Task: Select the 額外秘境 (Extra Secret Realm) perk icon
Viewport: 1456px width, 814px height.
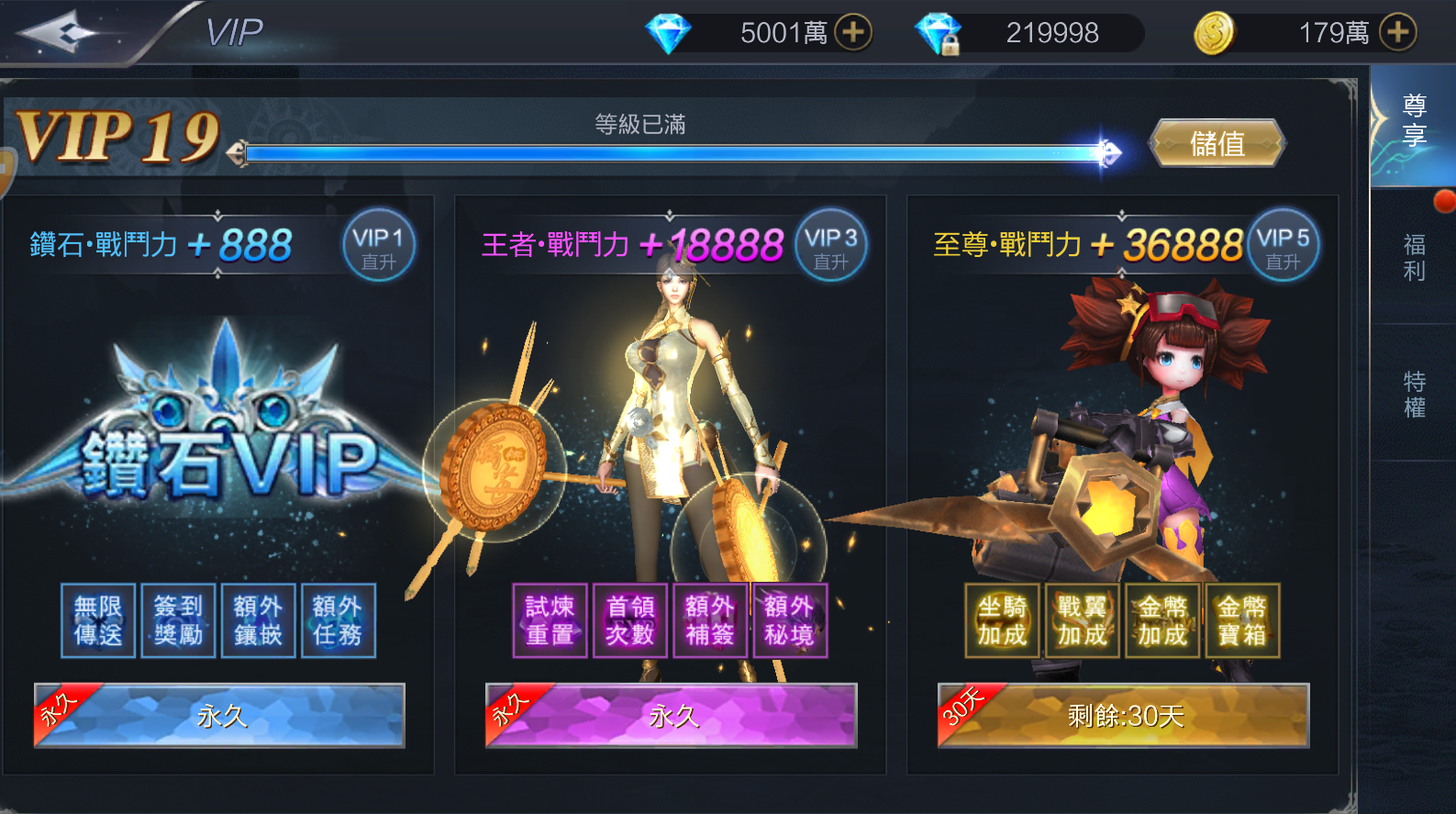Action: (790, 621)
